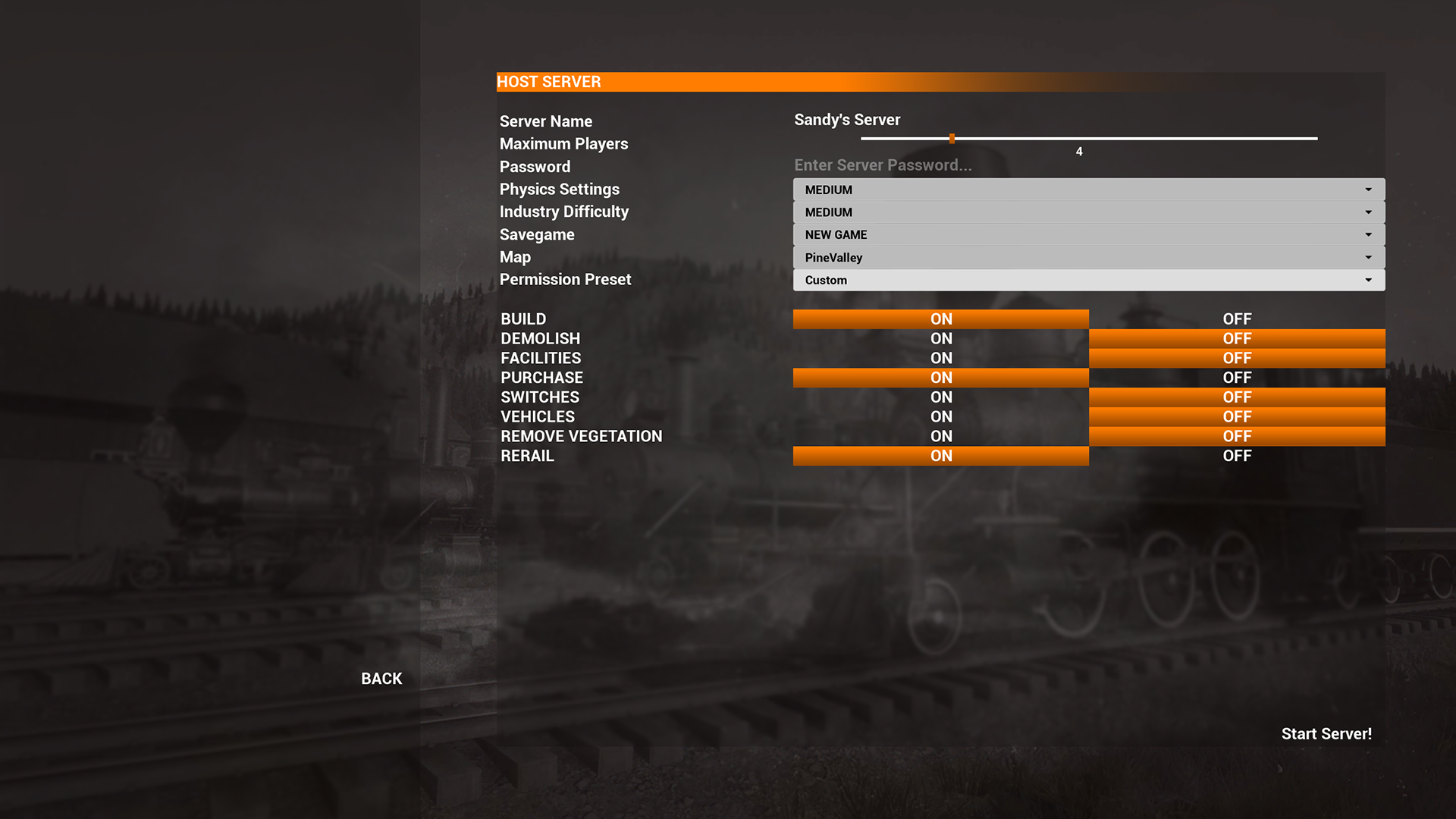Click the BACK button

click(x=381, y=678)
